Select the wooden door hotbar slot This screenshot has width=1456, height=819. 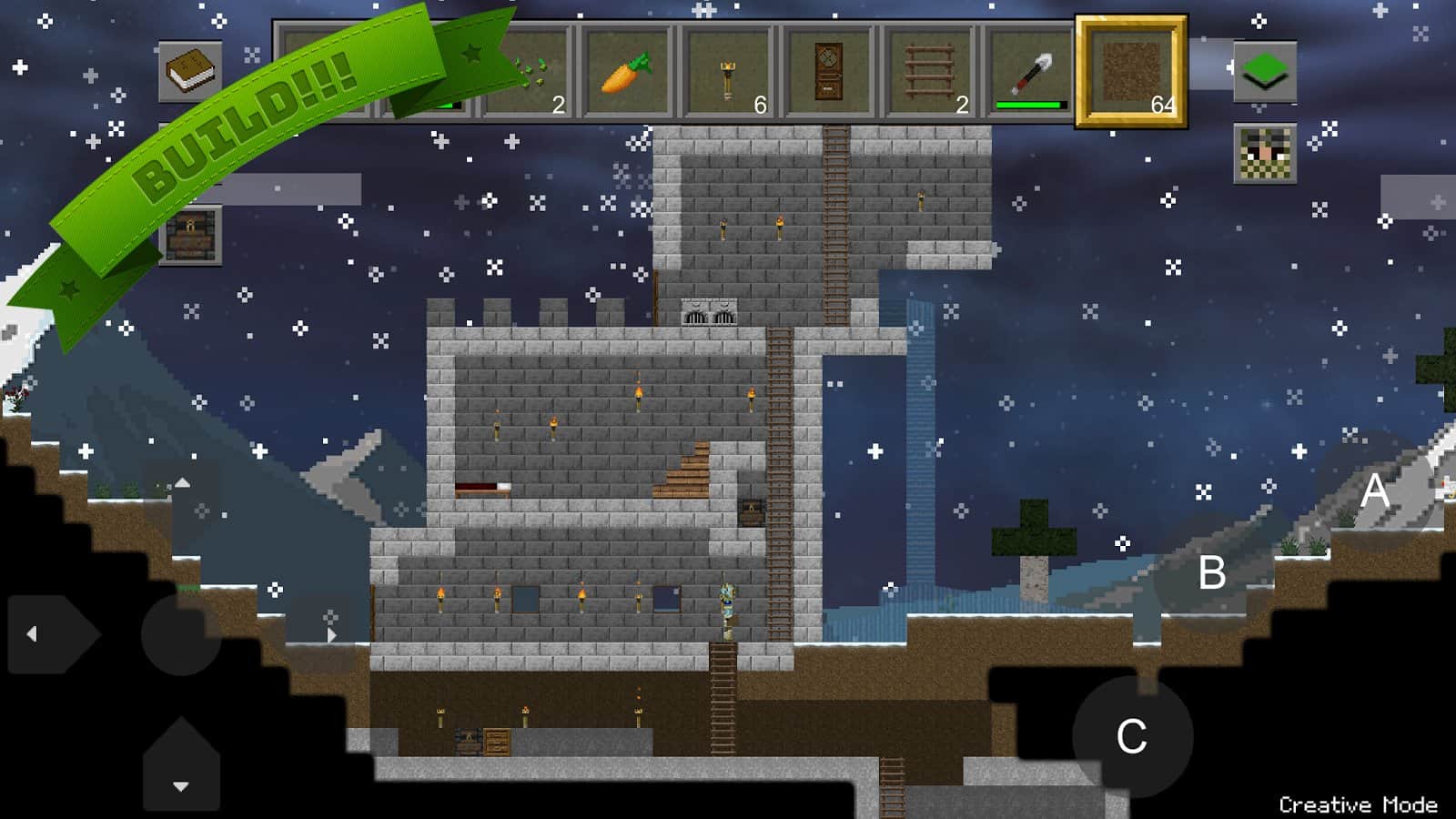coord(828,73)
